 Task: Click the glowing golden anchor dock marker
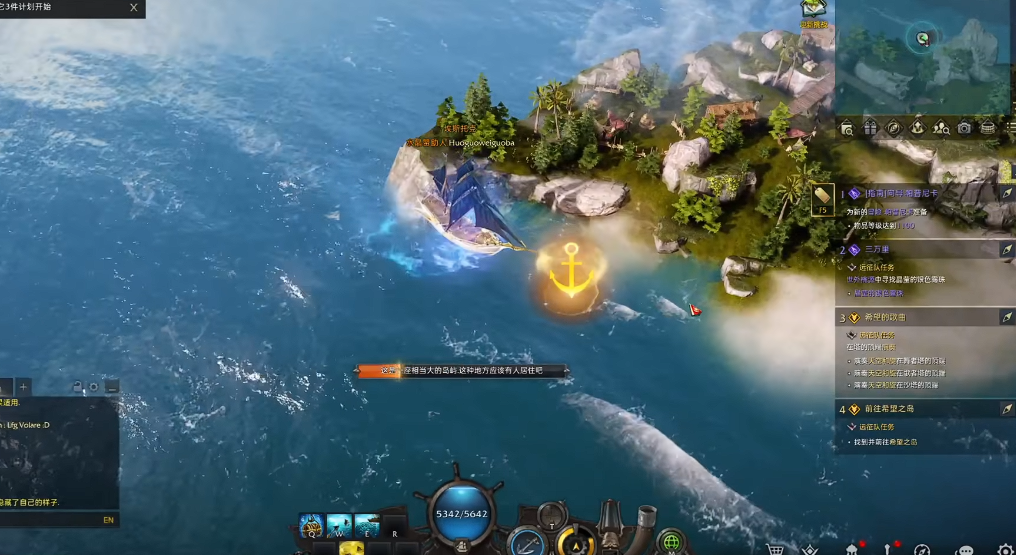point(572,271)
